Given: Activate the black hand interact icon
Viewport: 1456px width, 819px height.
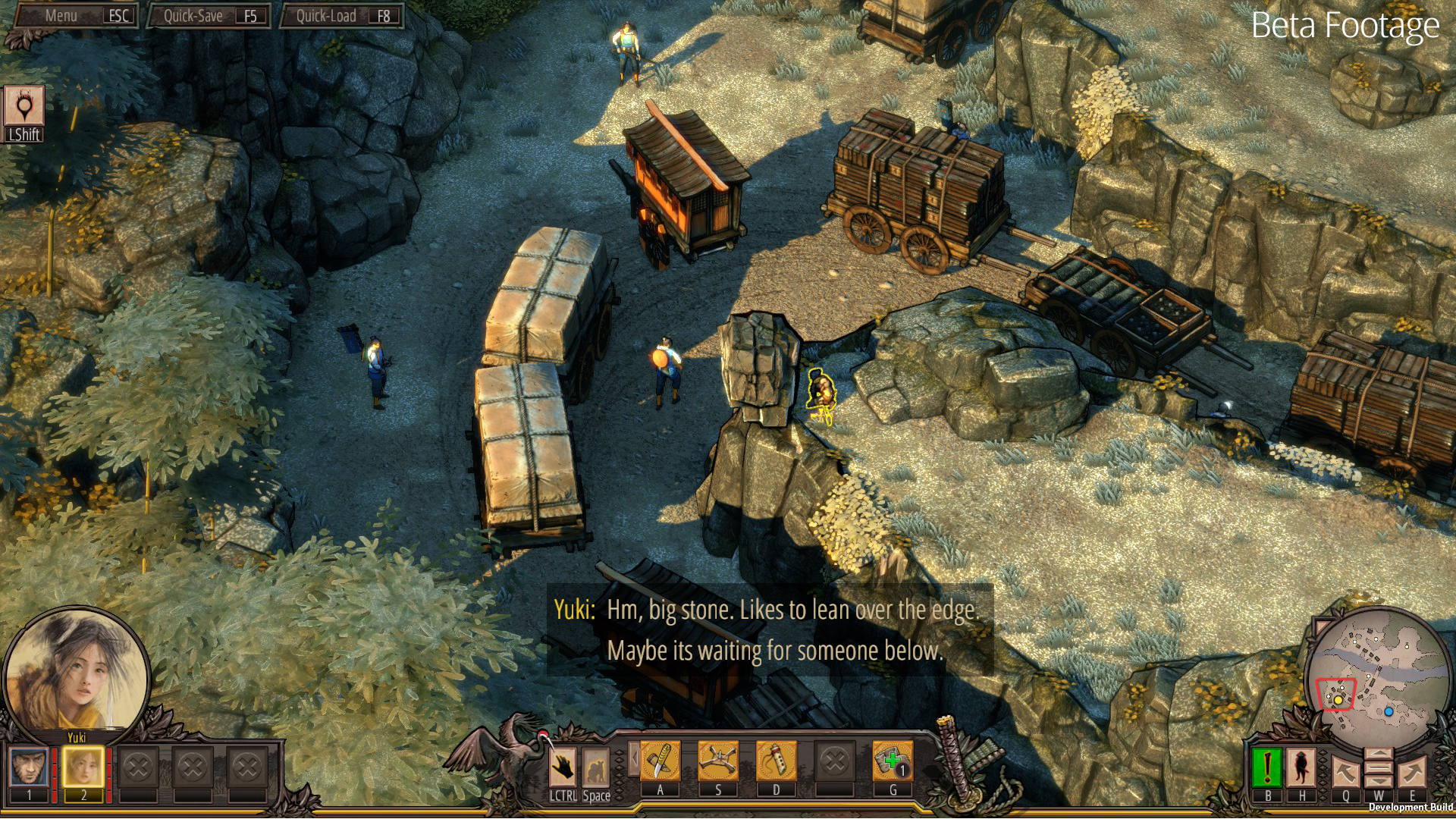Looking at the screenshot, I should [x=563, y=767].
